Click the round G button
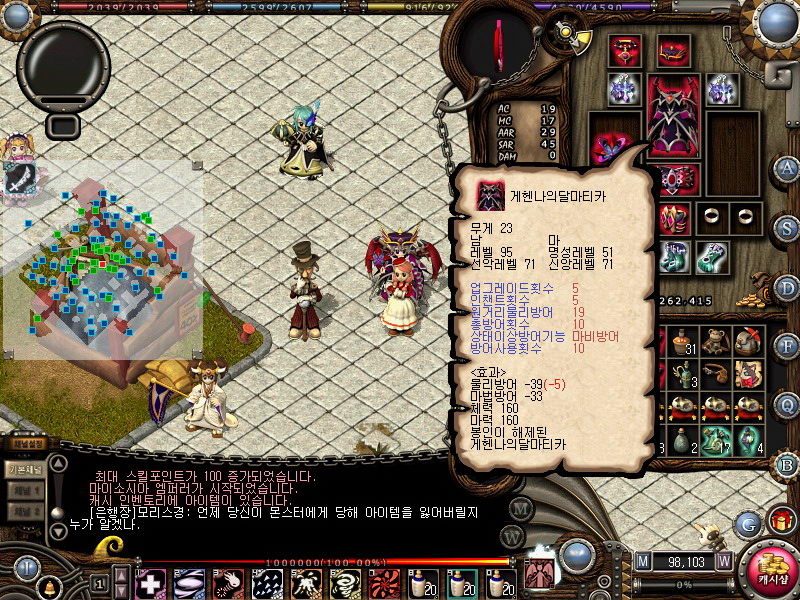 tap(747, 522)
